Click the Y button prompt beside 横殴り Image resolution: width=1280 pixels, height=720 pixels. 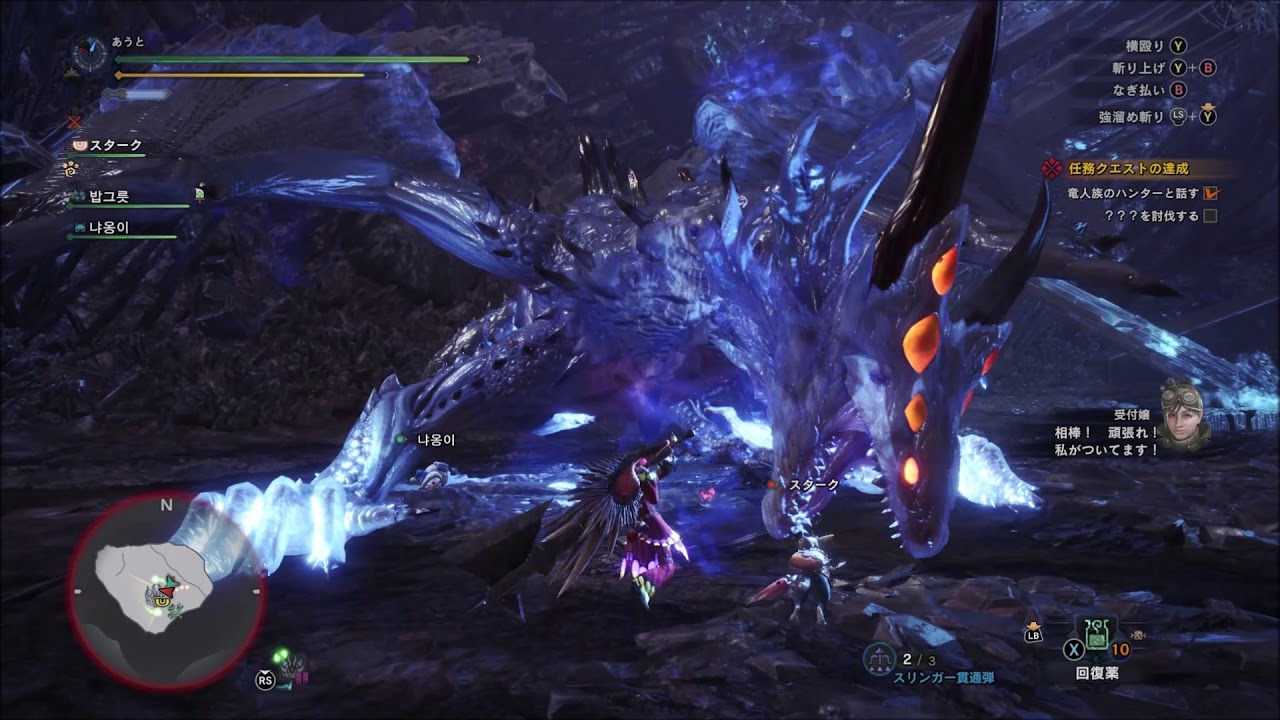[x=1178, y=45]
